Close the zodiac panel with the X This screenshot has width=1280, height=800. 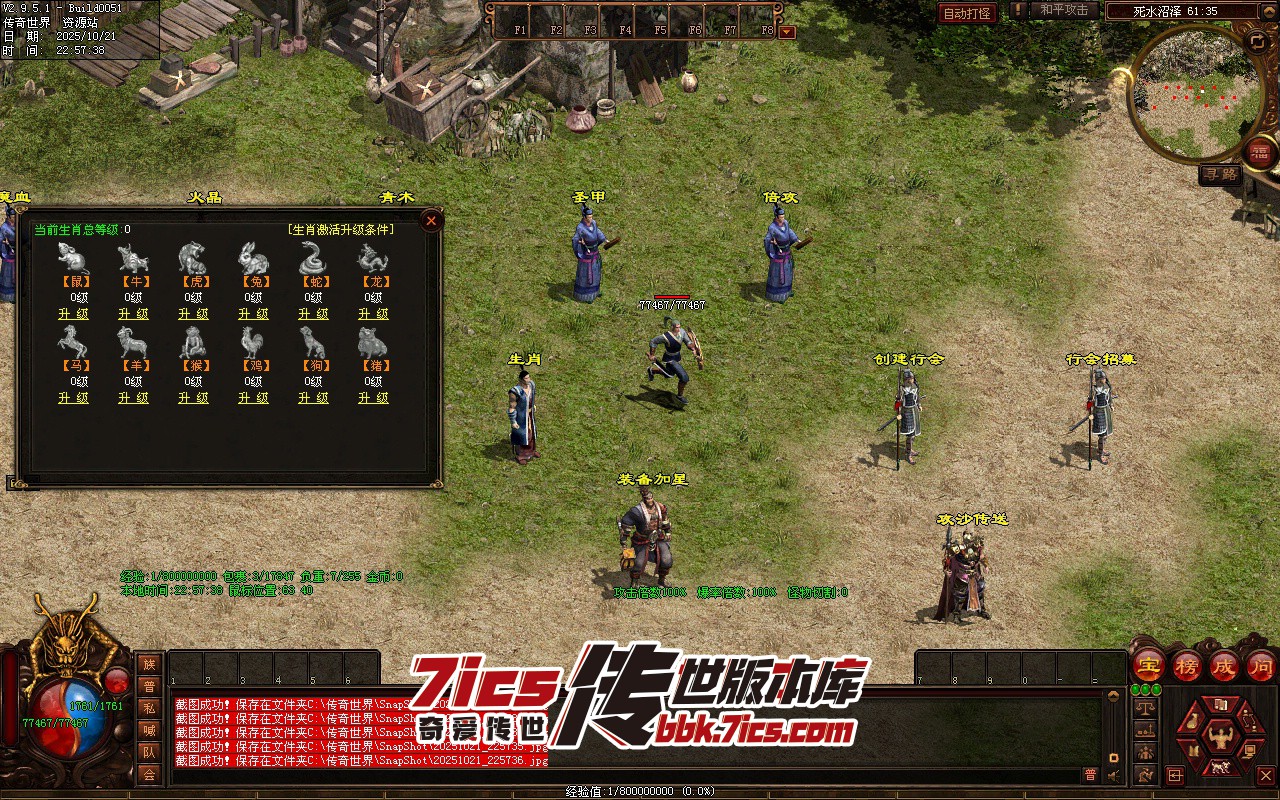pyautogui.click(x=431, y=220)
